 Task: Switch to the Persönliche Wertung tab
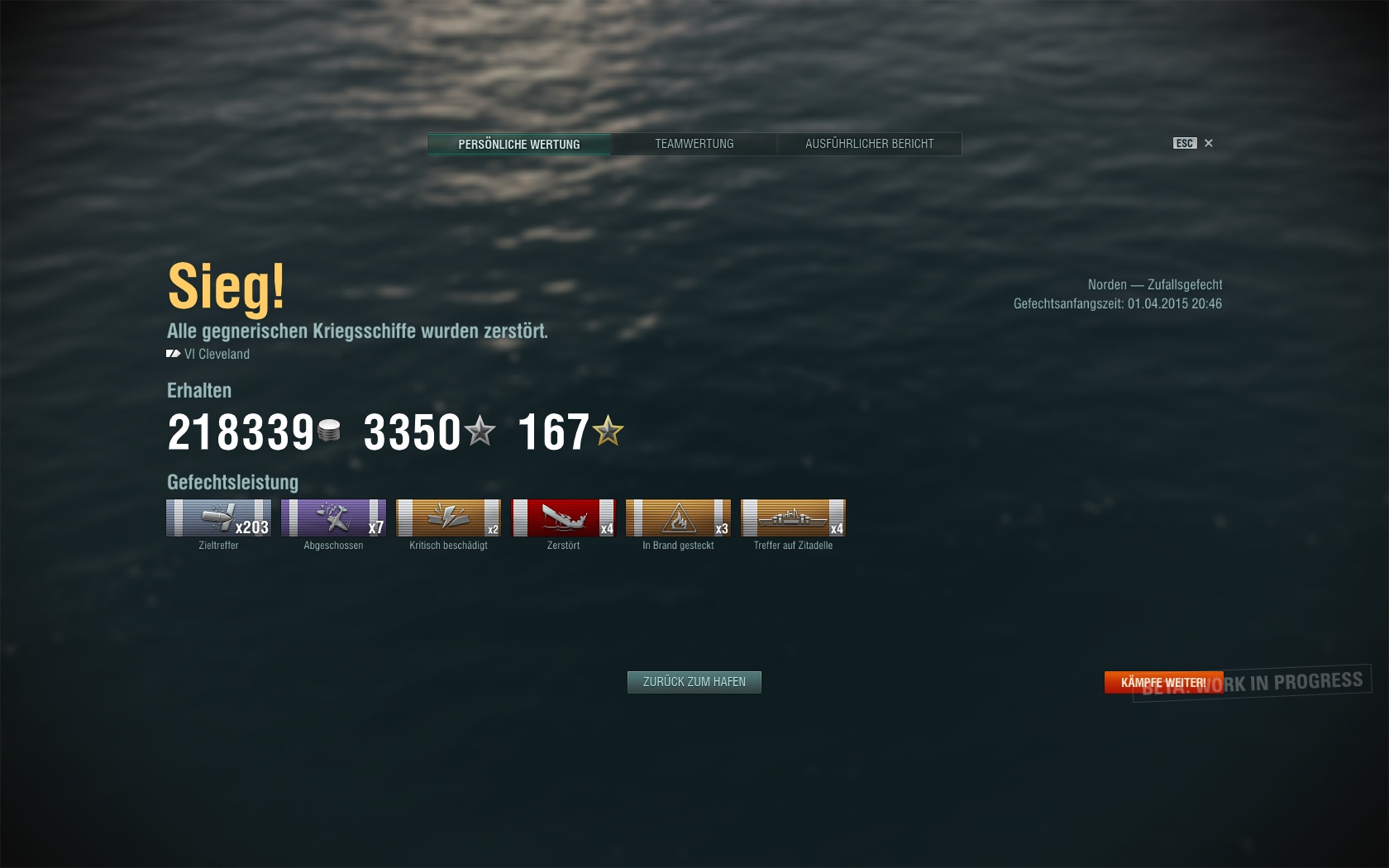[x=519, y=144]
